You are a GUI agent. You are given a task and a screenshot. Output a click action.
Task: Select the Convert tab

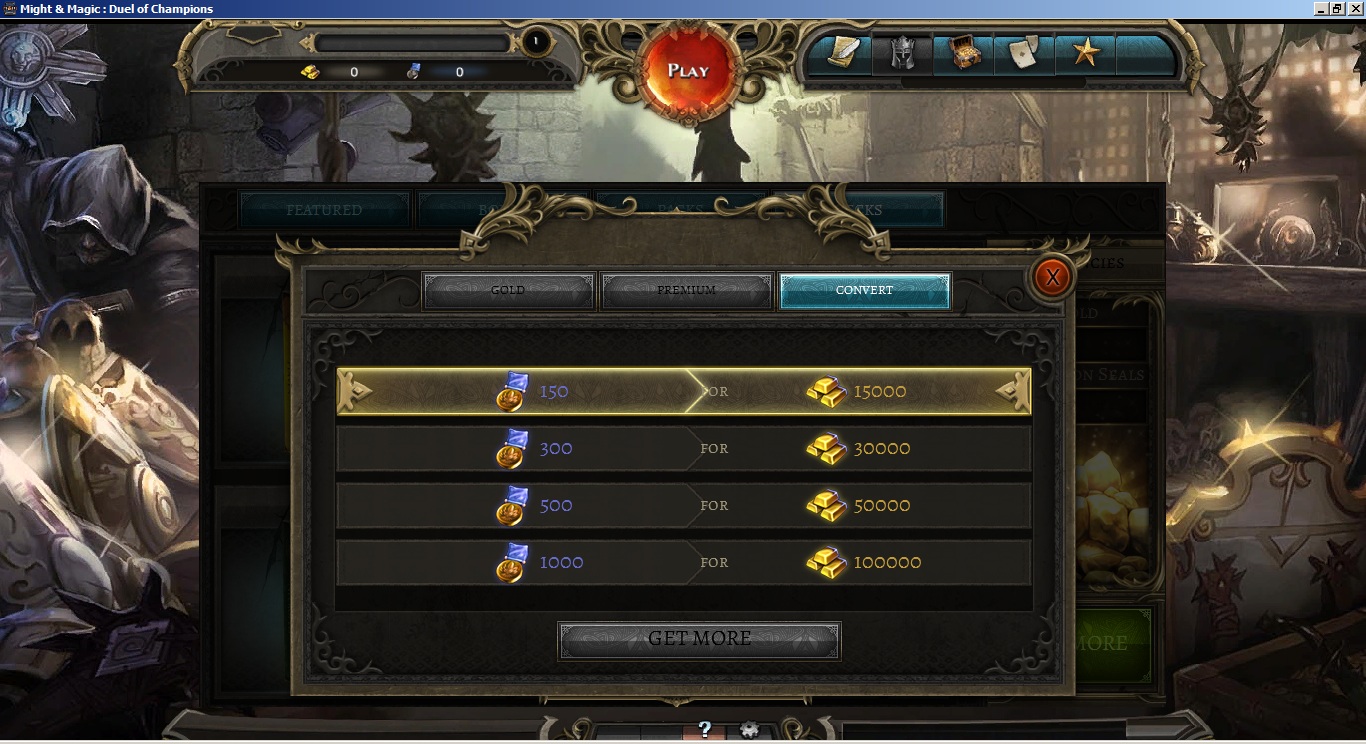[864, 291]
